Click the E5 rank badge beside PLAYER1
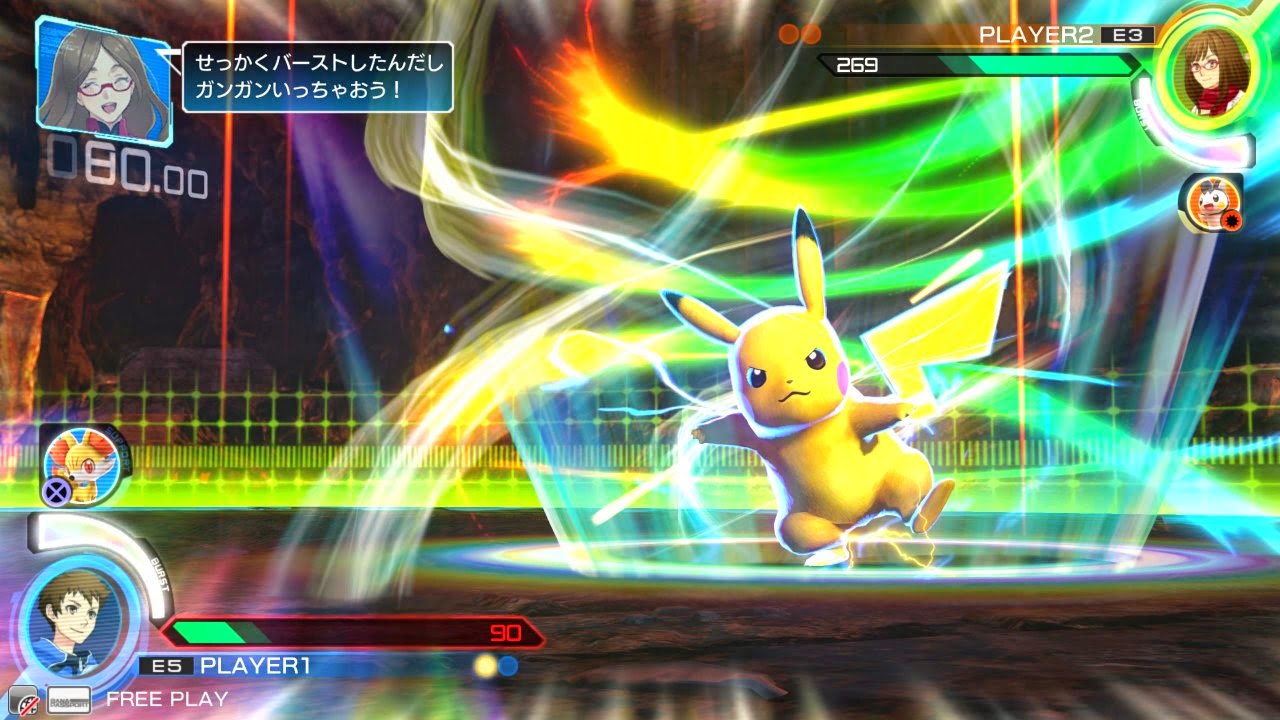This screenshot has height=720, width=1280. (167, 662)
